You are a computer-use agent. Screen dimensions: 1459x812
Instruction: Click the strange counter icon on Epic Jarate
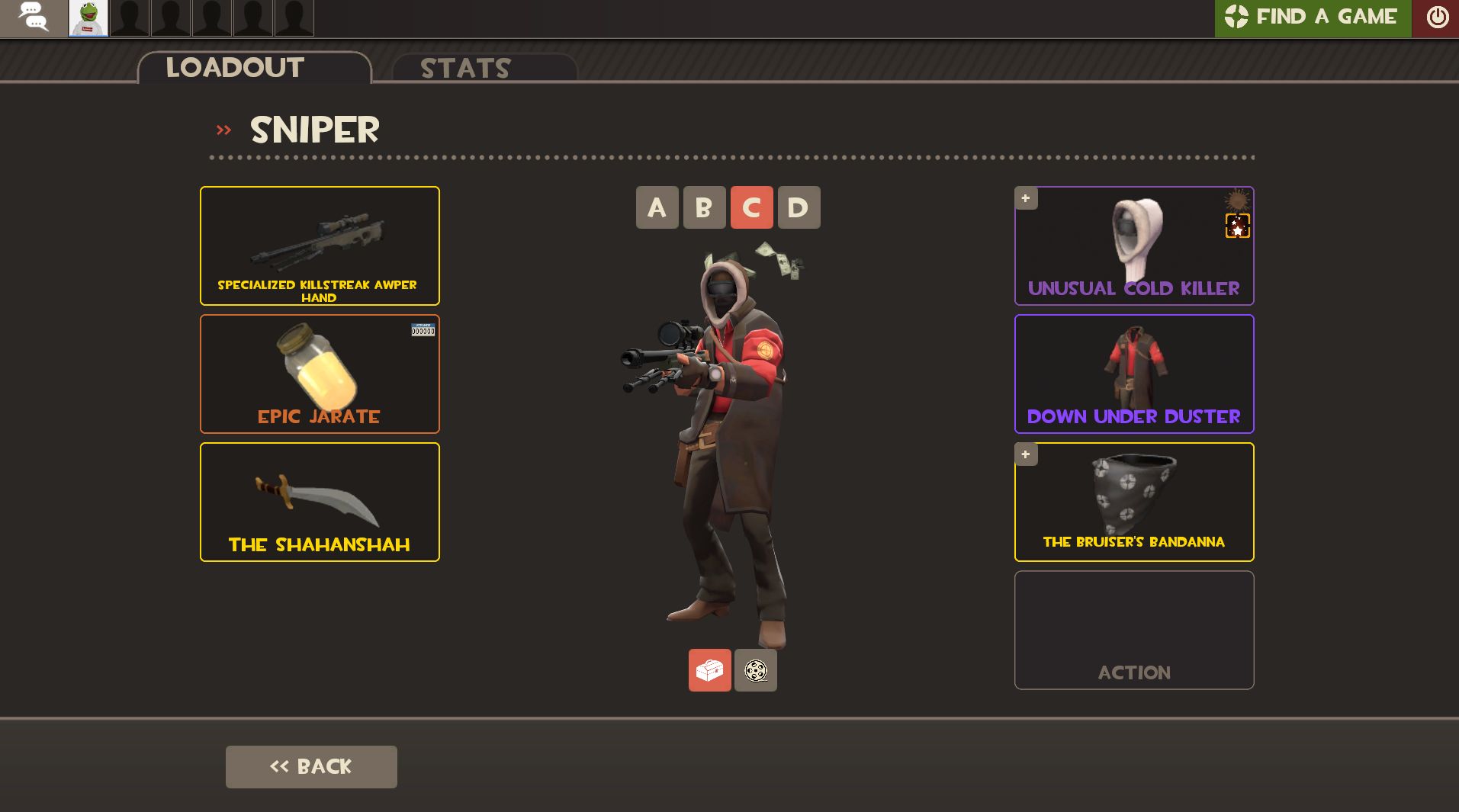[422, 331]
